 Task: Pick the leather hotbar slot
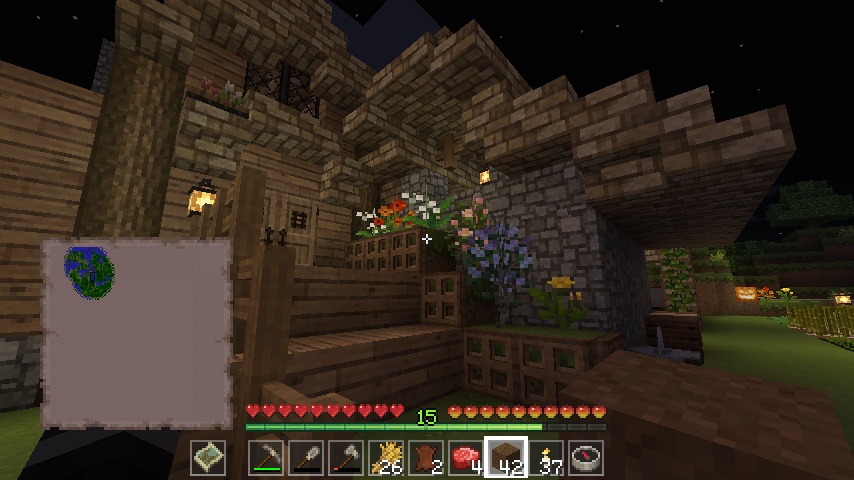coord(427,457)
